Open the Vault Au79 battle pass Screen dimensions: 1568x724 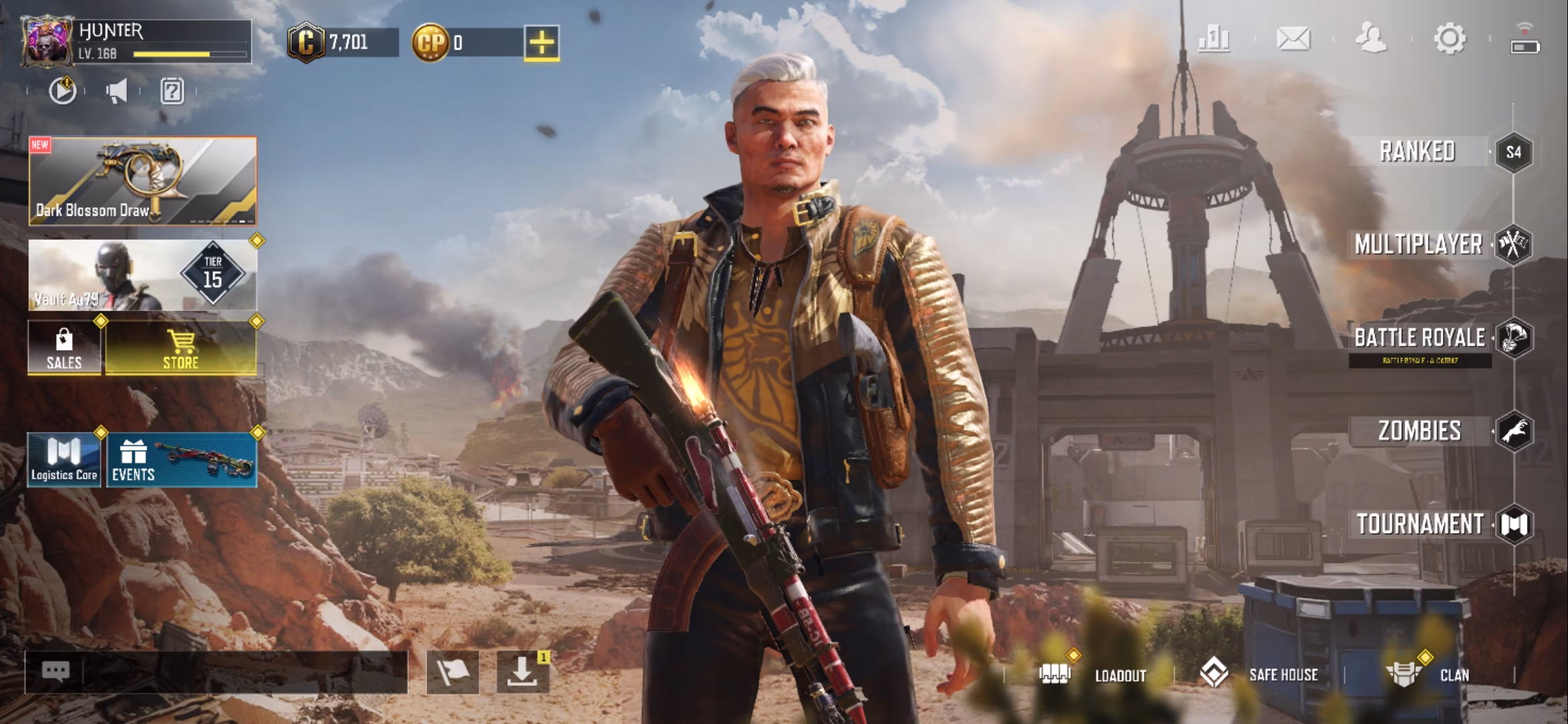pos(143,276)
